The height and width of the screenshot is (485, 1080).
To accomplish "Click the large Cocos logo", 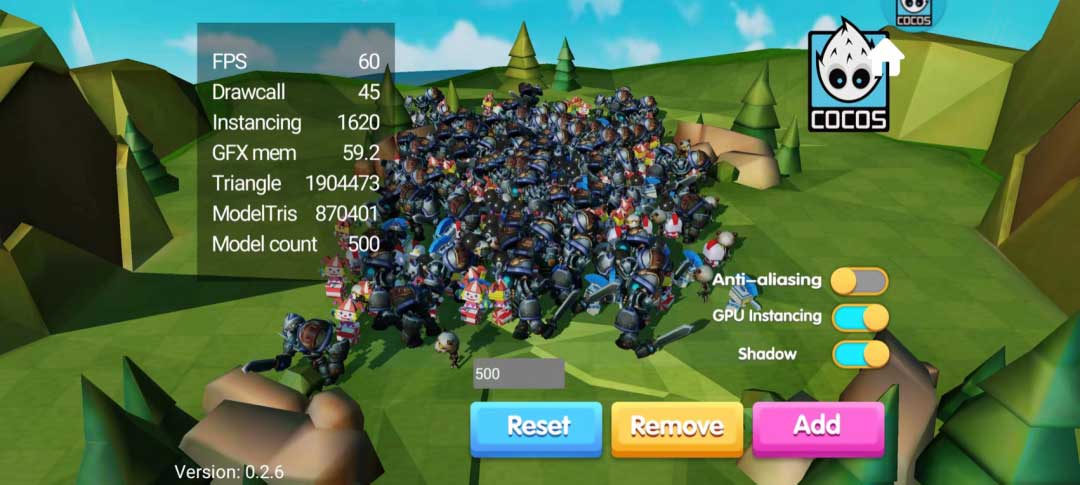I will [848, 80].
